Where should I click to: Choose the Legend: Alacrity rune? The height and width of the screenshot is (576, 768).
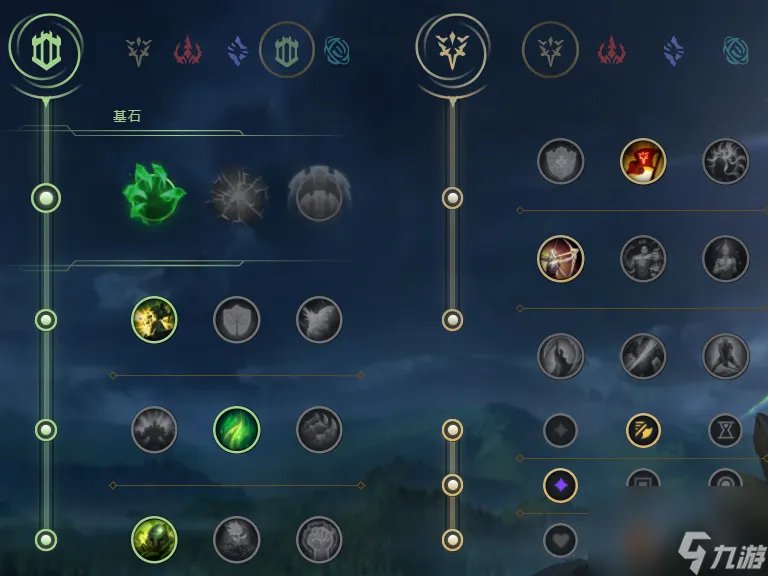tap(561, 259)
